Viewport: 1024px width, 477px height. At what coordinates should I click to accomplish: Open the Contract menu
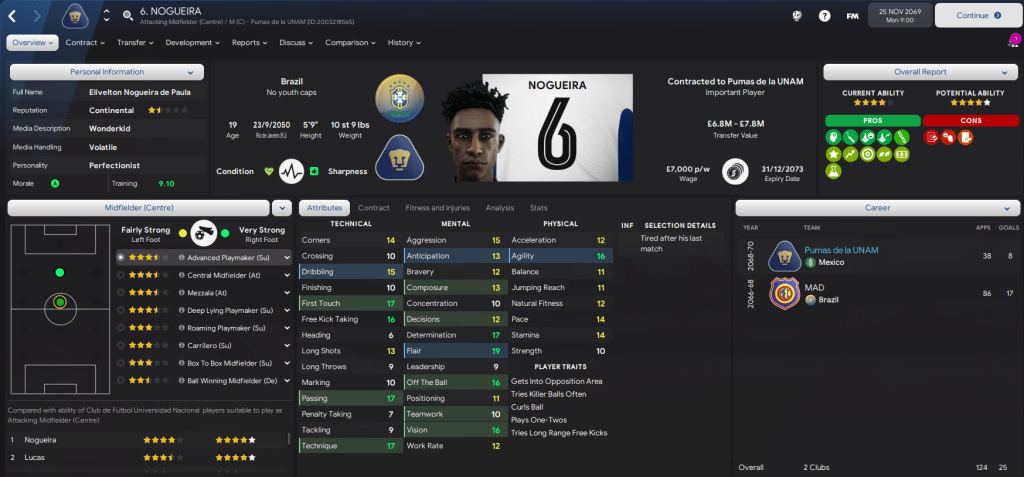(x=84, y=43)
